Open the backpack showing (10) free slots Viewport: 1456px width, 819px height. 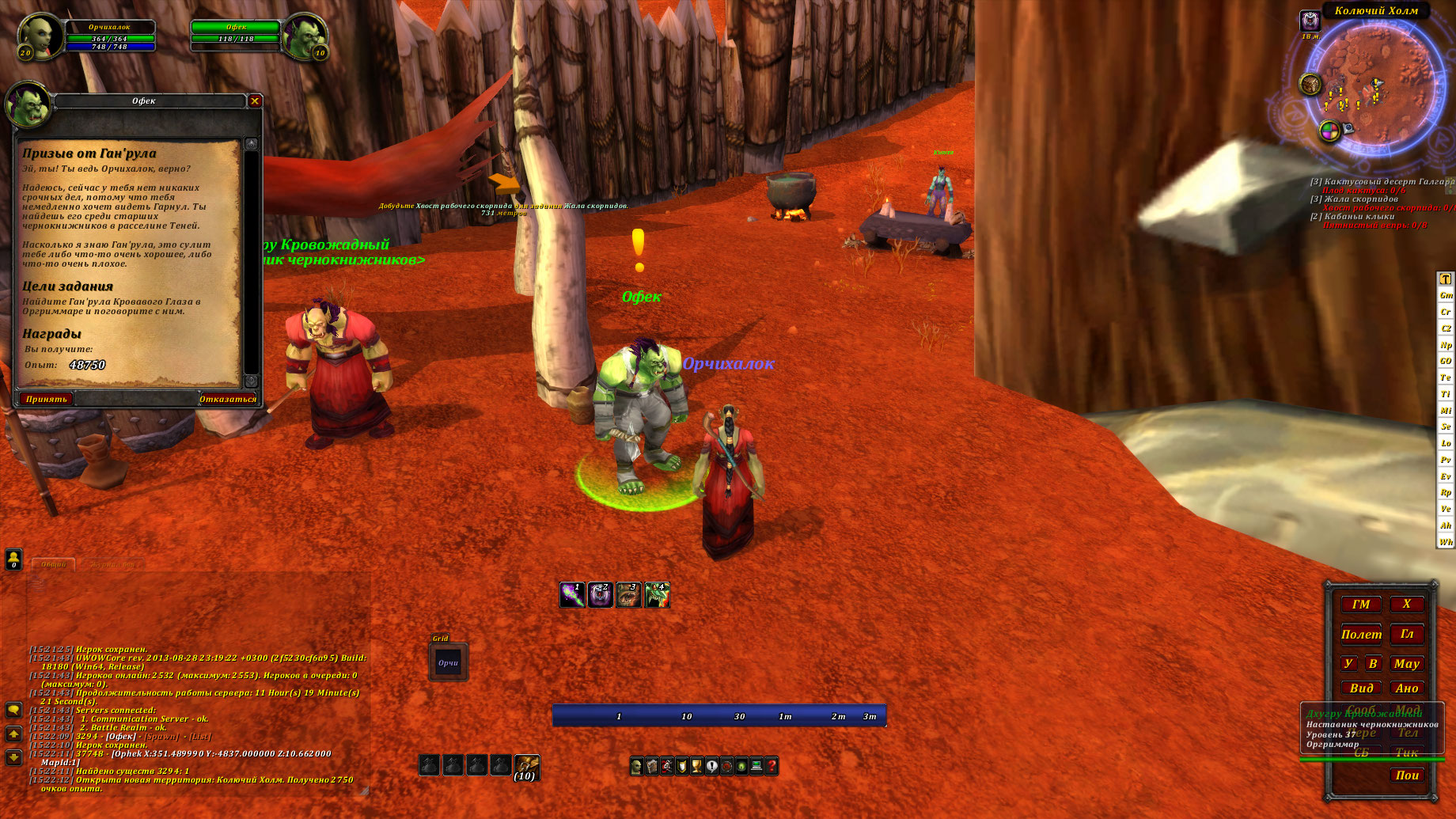[526, 766]
